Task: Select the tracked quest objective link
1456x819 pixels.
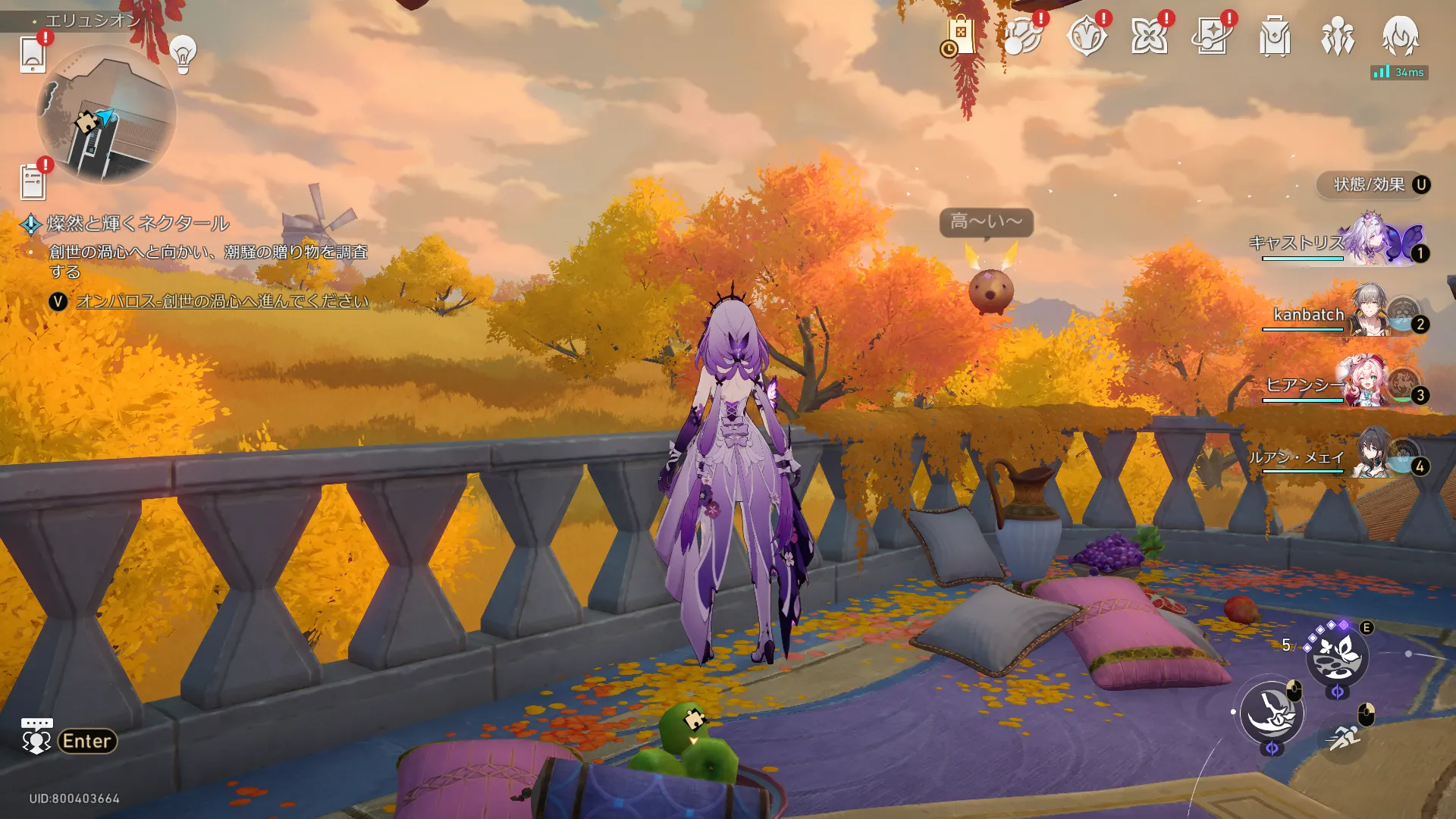Action: pos(222,301)
